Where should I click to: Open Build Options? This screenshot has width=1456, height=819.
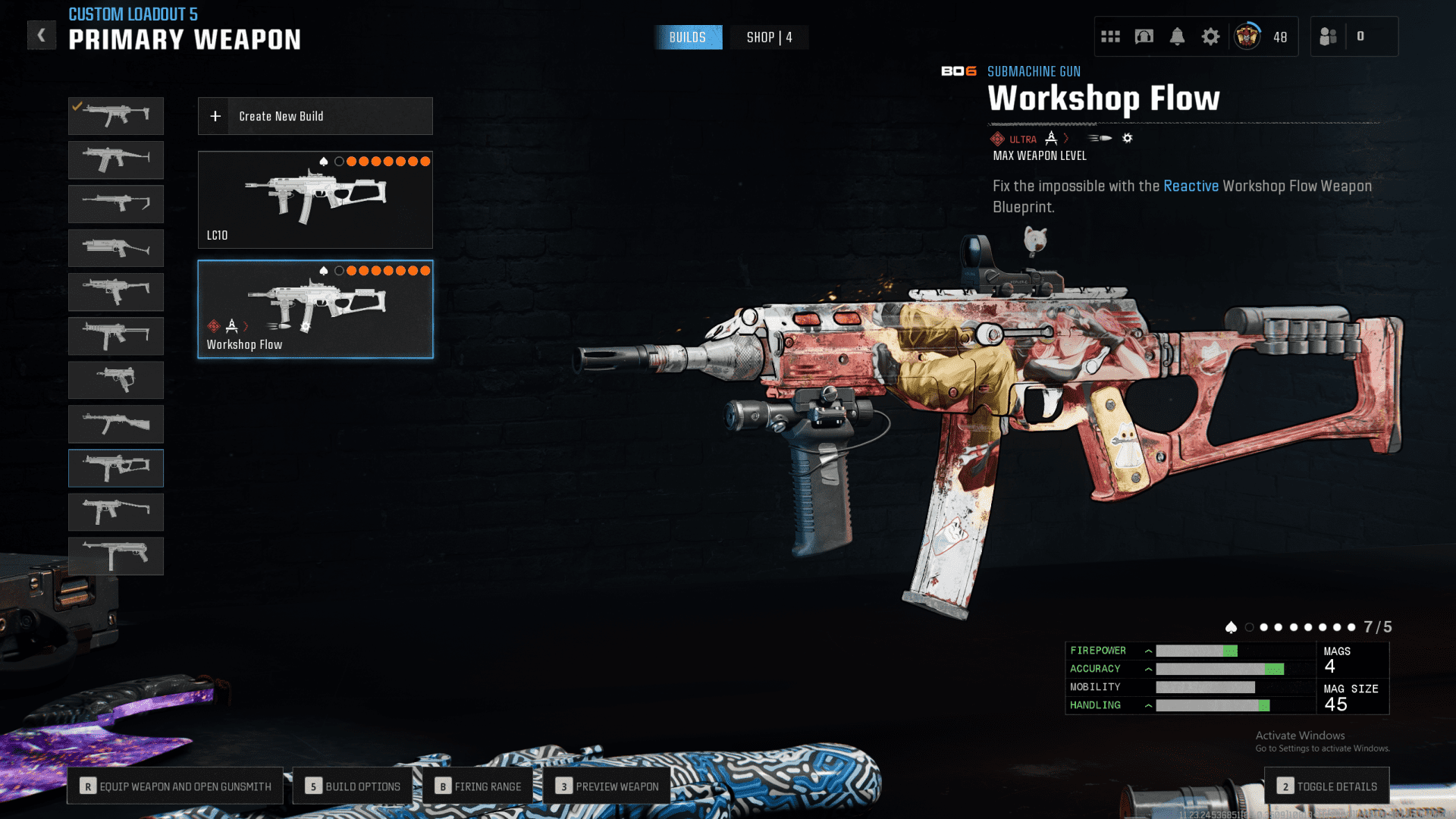coord(353,786)
